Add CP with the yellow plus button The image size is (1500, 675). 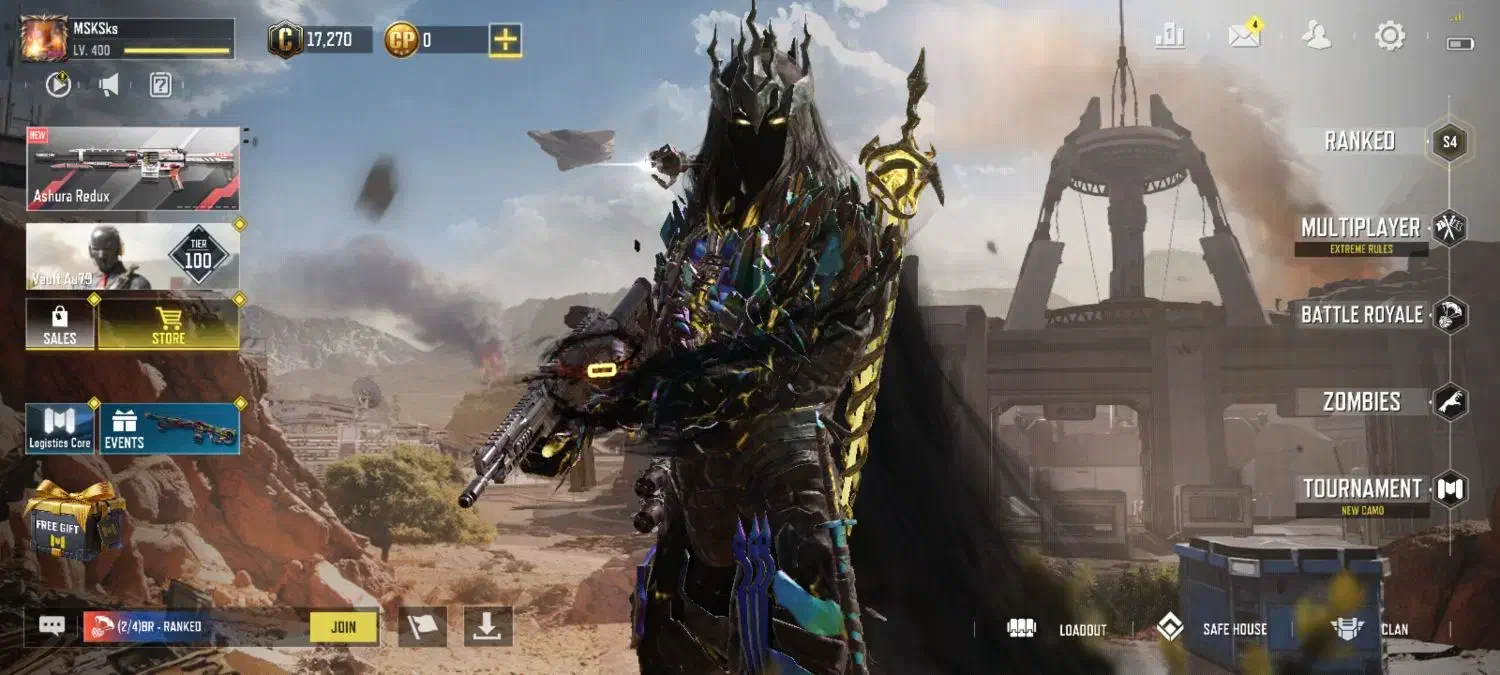505,40
